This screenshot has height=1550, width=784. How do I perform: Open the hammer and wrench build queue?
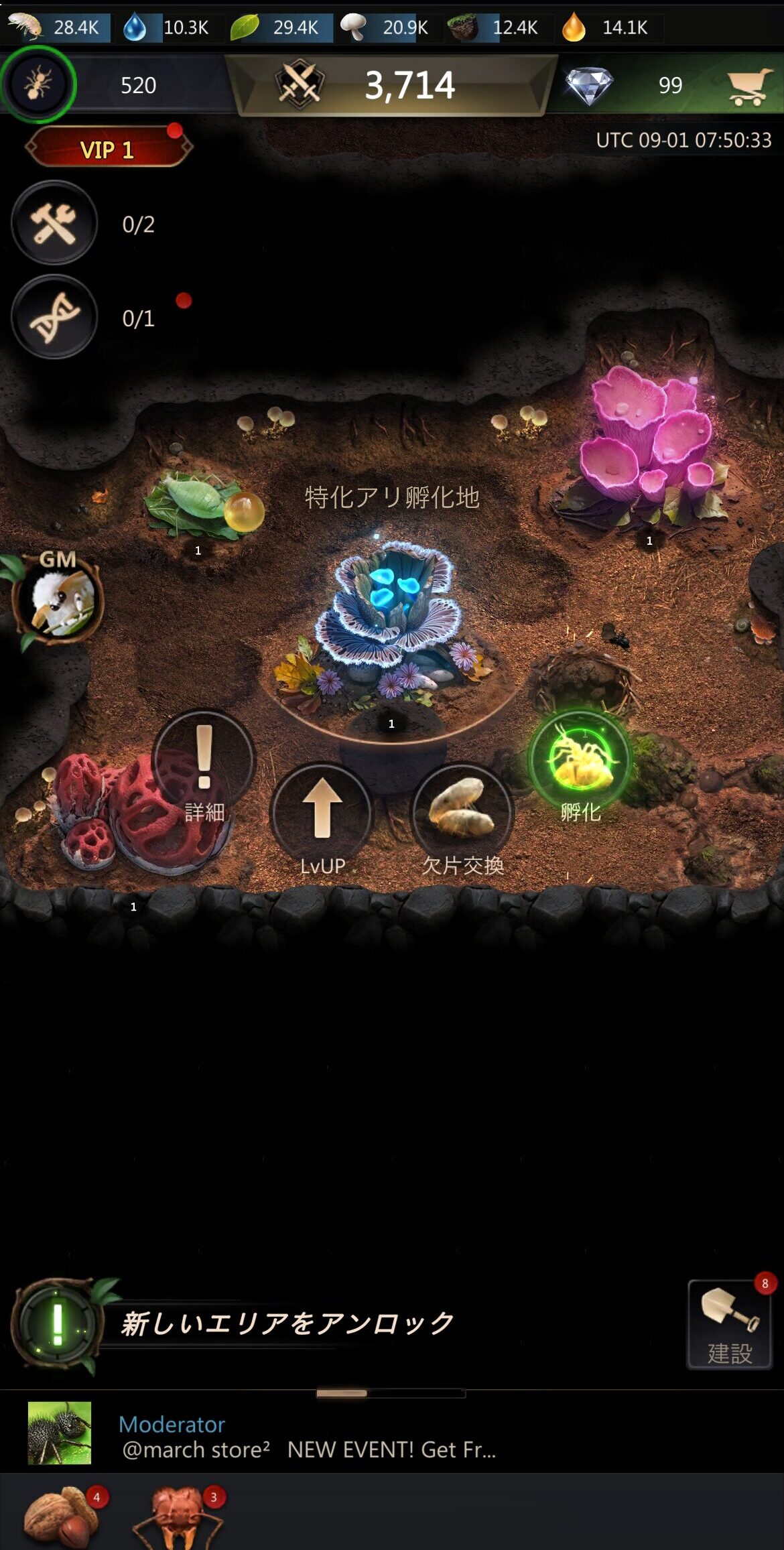pyautogui.click(x=54, y=223)
